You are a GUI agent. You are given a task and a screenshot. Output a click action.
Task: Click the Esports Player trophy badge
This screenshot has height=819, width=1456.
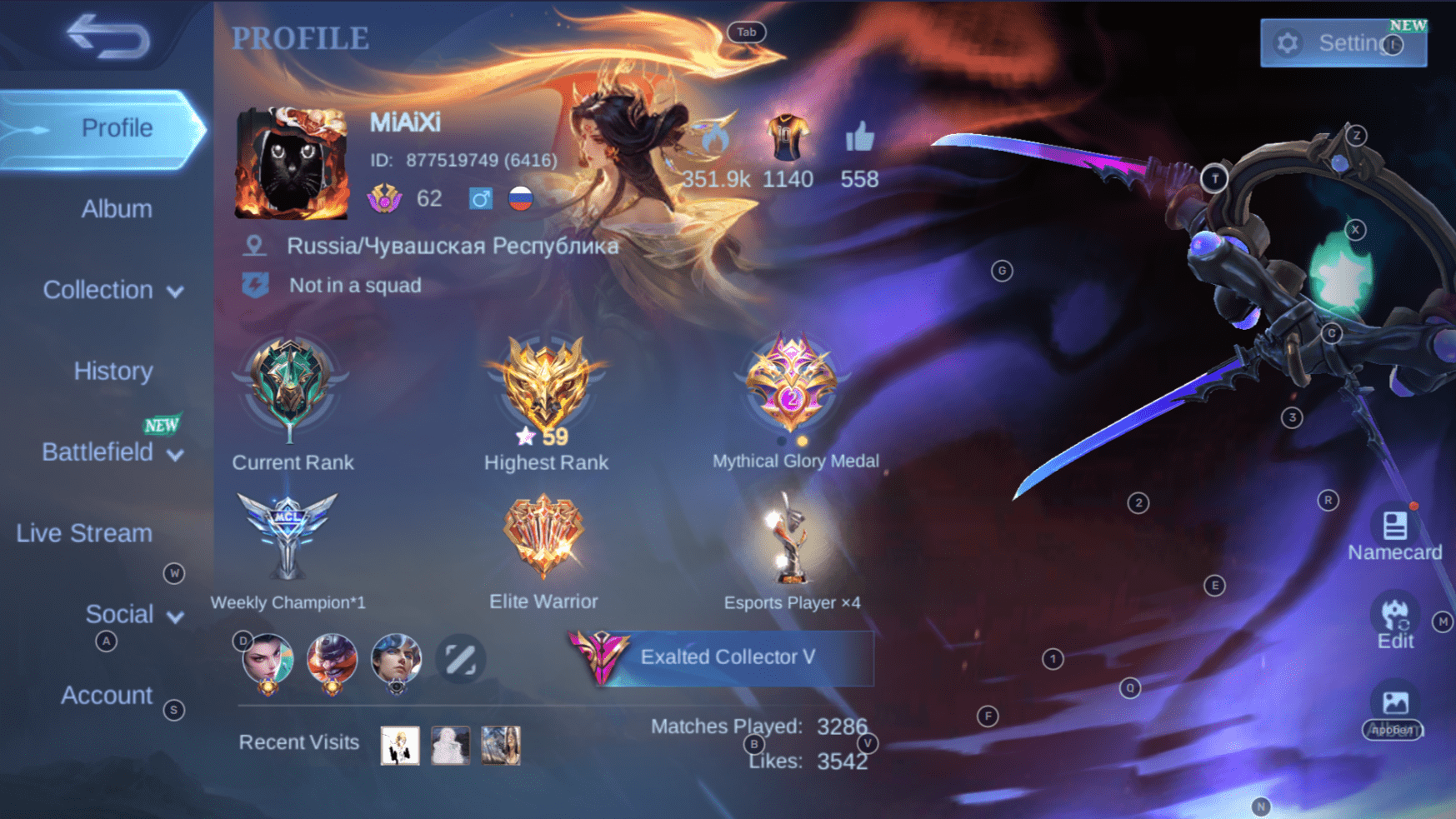tap(788, 537)
